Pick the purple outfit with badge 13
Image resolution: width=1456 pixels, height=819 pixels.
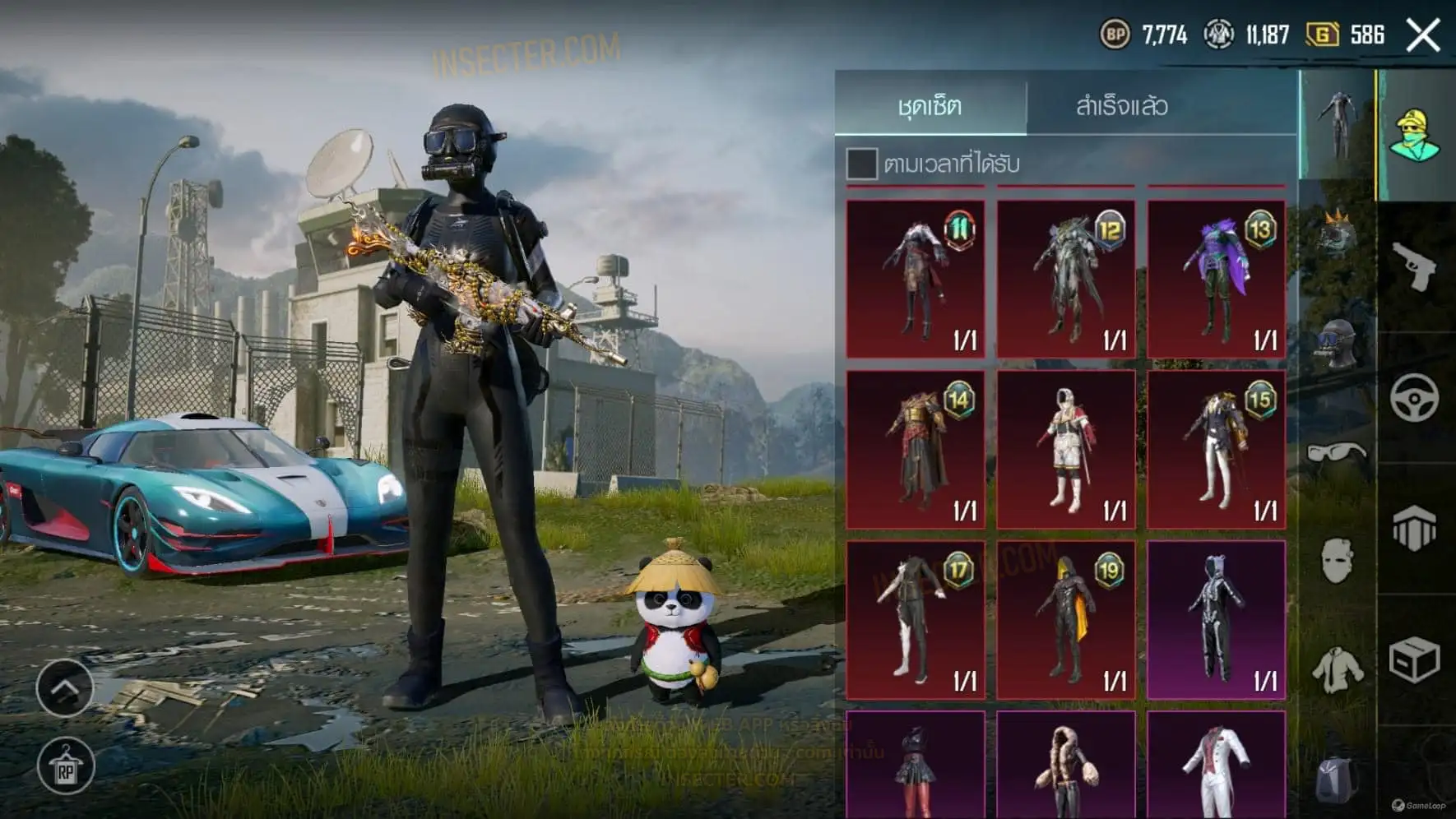pos(1216,280)
